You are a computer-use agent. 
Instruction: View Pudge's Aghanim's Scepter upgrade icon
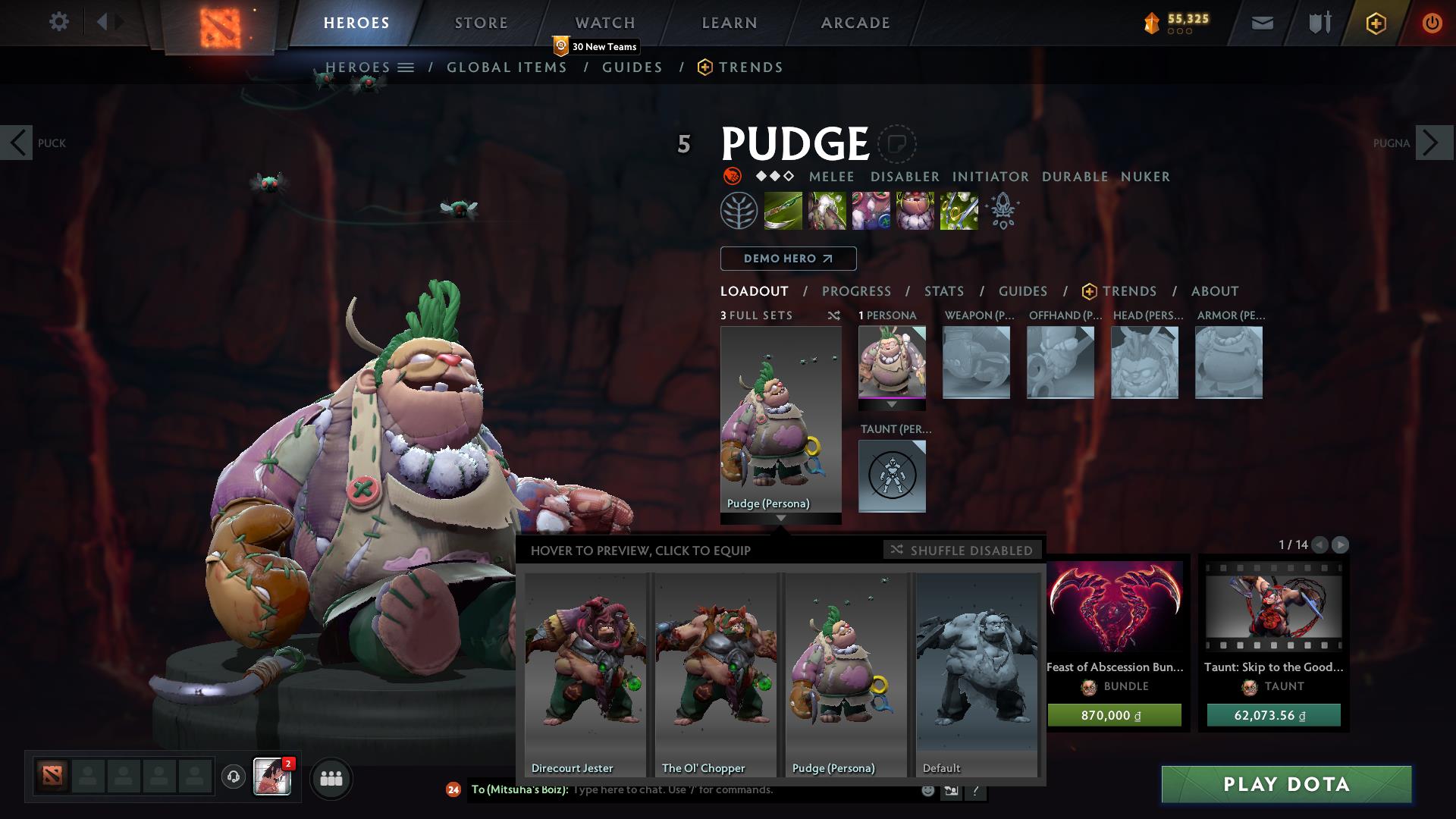coord(1003,210)
